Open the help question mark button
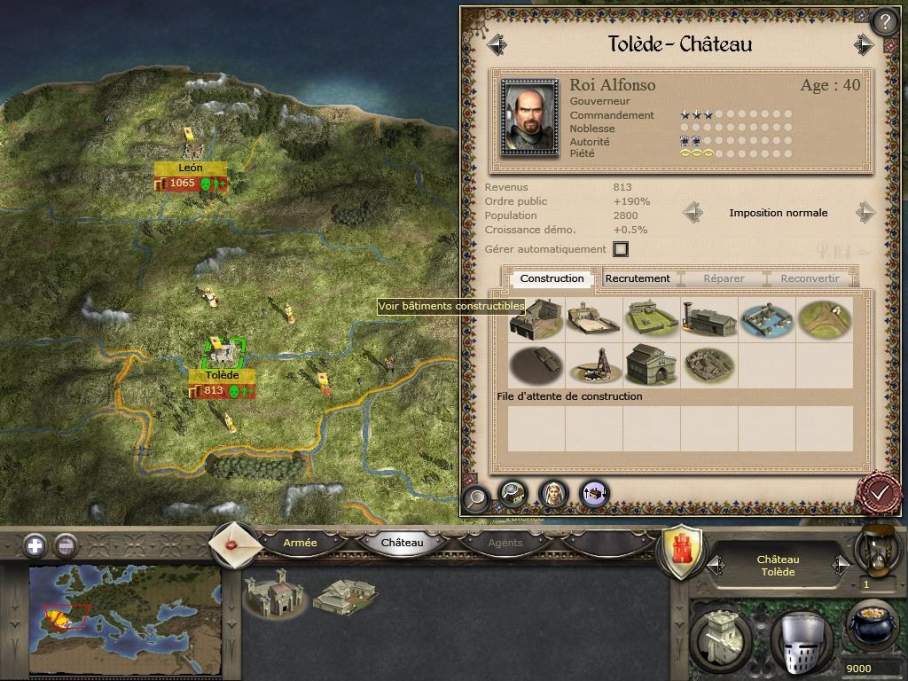This screenshot has width=908, height=681. click(886, 20)
